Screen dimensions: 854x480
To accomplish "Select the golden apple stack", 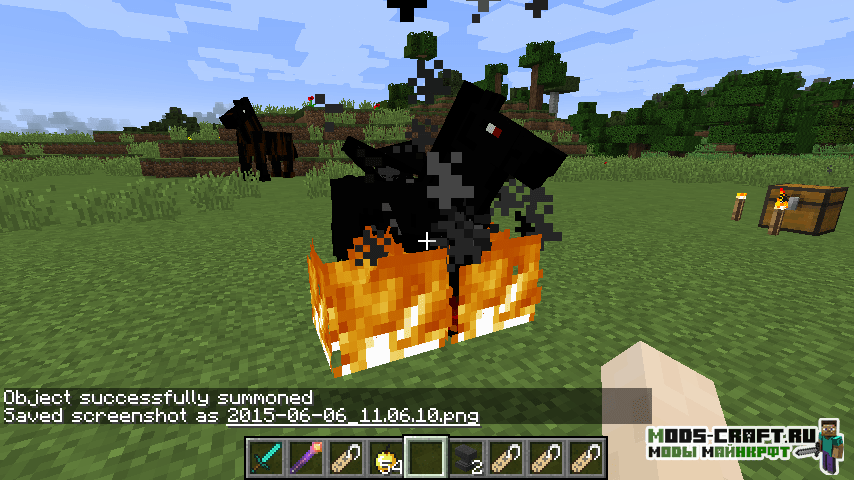I will pos(386,458).
